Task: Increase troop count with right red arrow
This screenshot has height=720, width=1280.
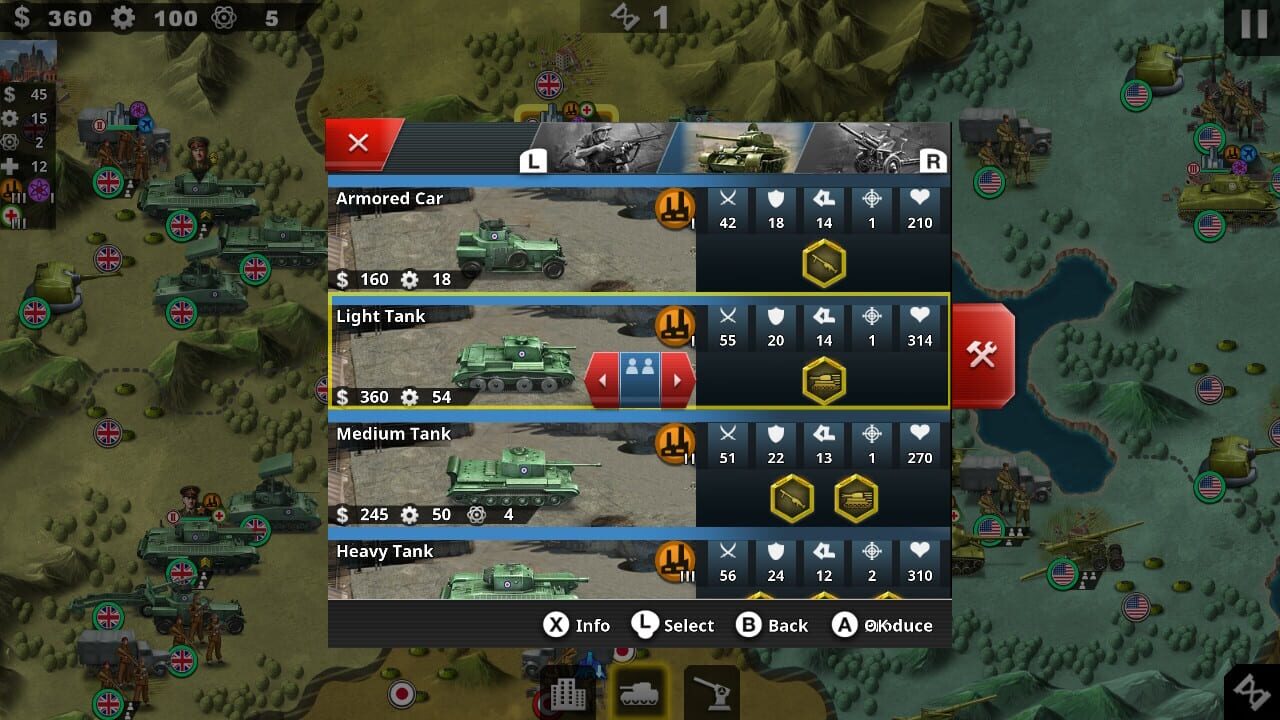Action: point(679,380)
